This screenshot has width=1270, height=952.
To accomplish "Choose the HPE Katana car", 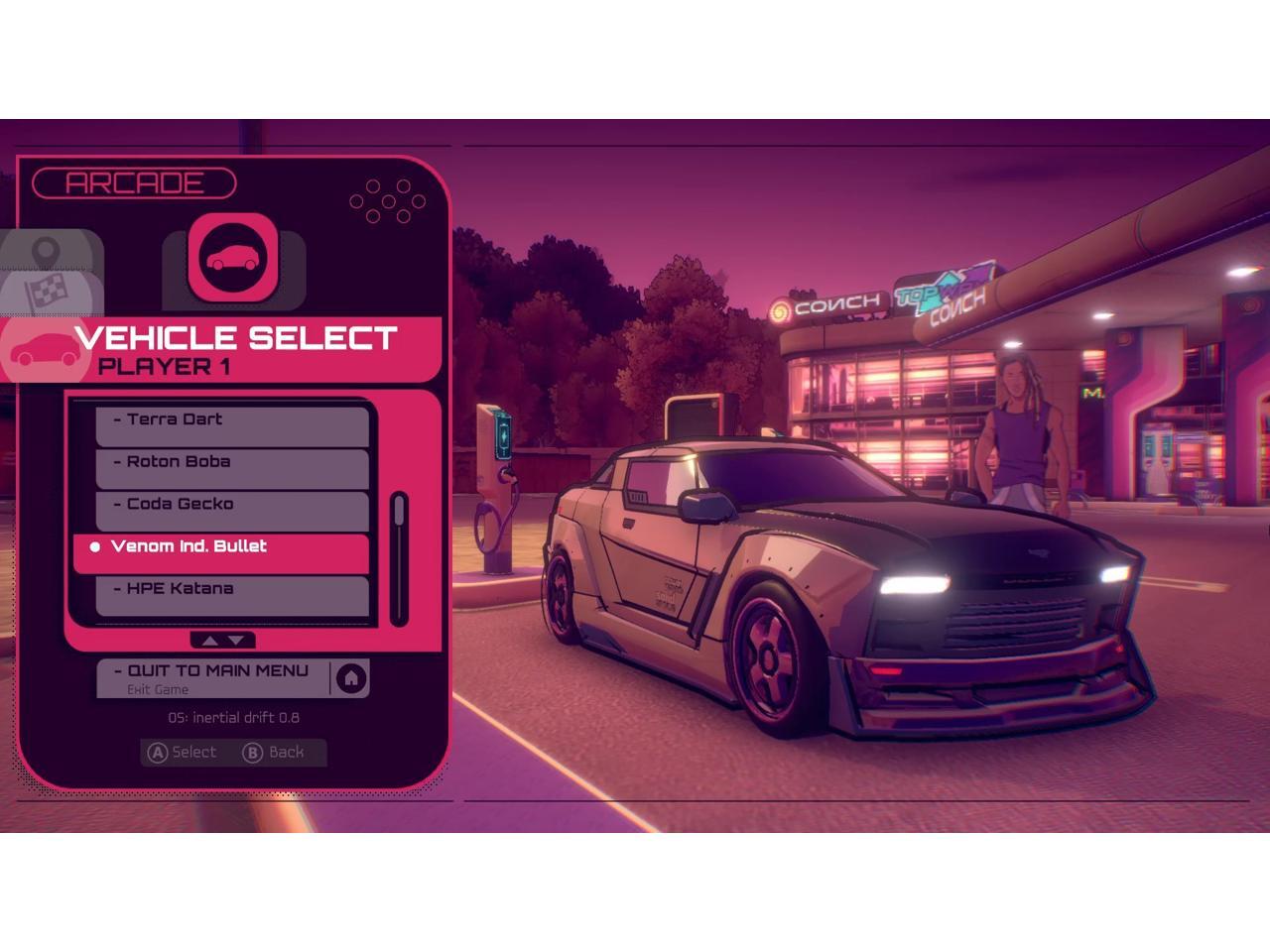I will 232,590.
